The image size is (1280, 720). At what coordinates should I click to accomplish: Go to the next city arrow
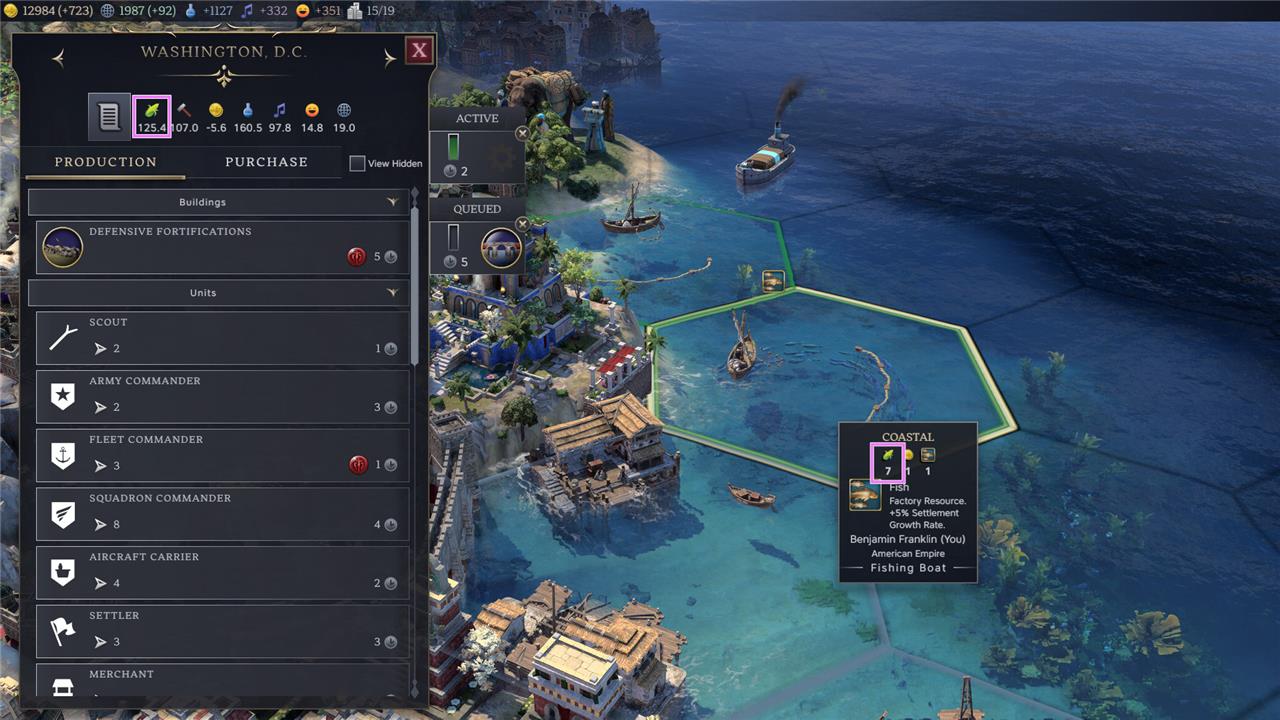389,59
